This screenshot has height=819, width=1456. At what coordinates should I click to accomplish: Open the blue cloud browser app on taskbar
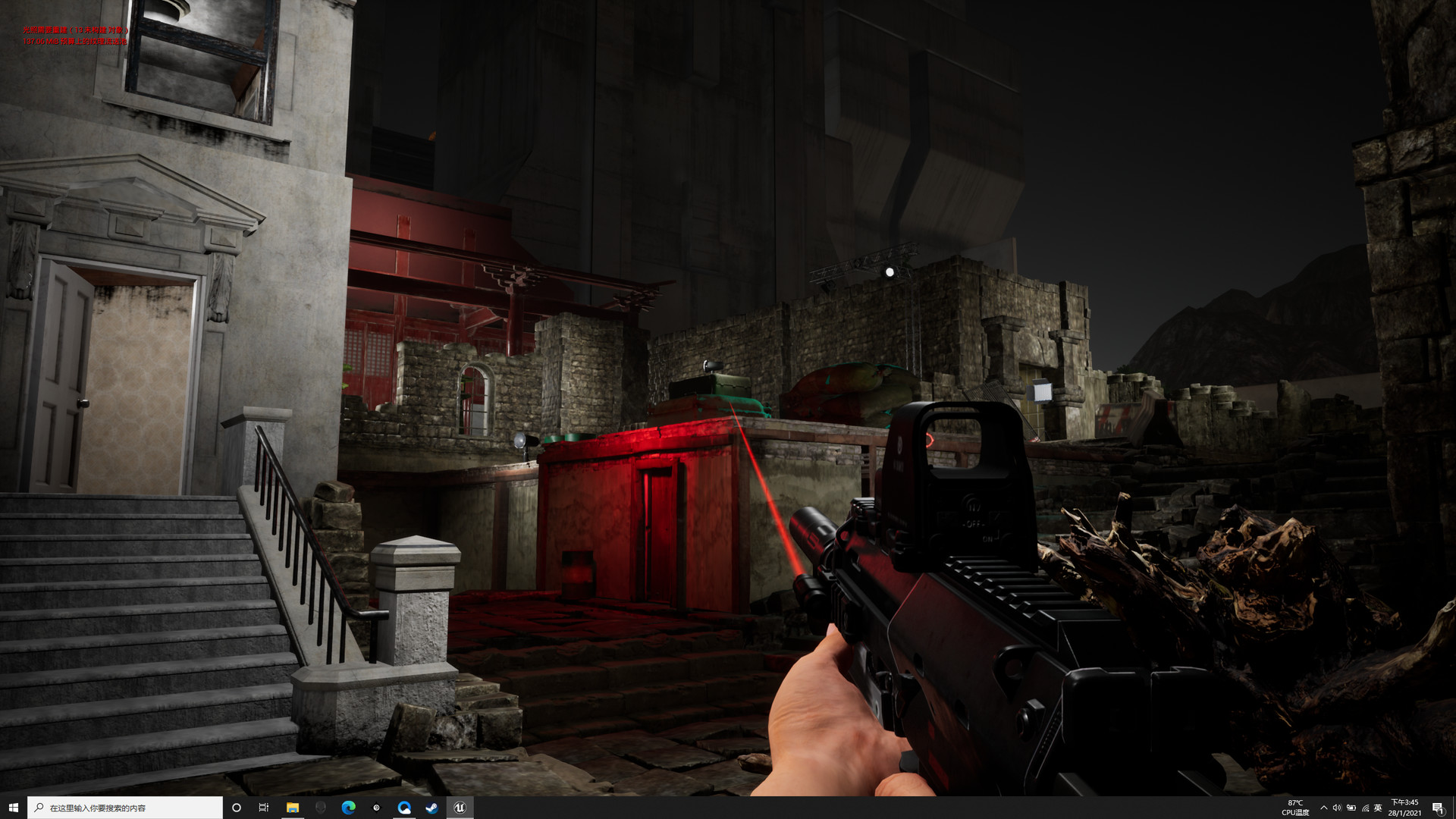pyautogui.click(x=404, y=808)
